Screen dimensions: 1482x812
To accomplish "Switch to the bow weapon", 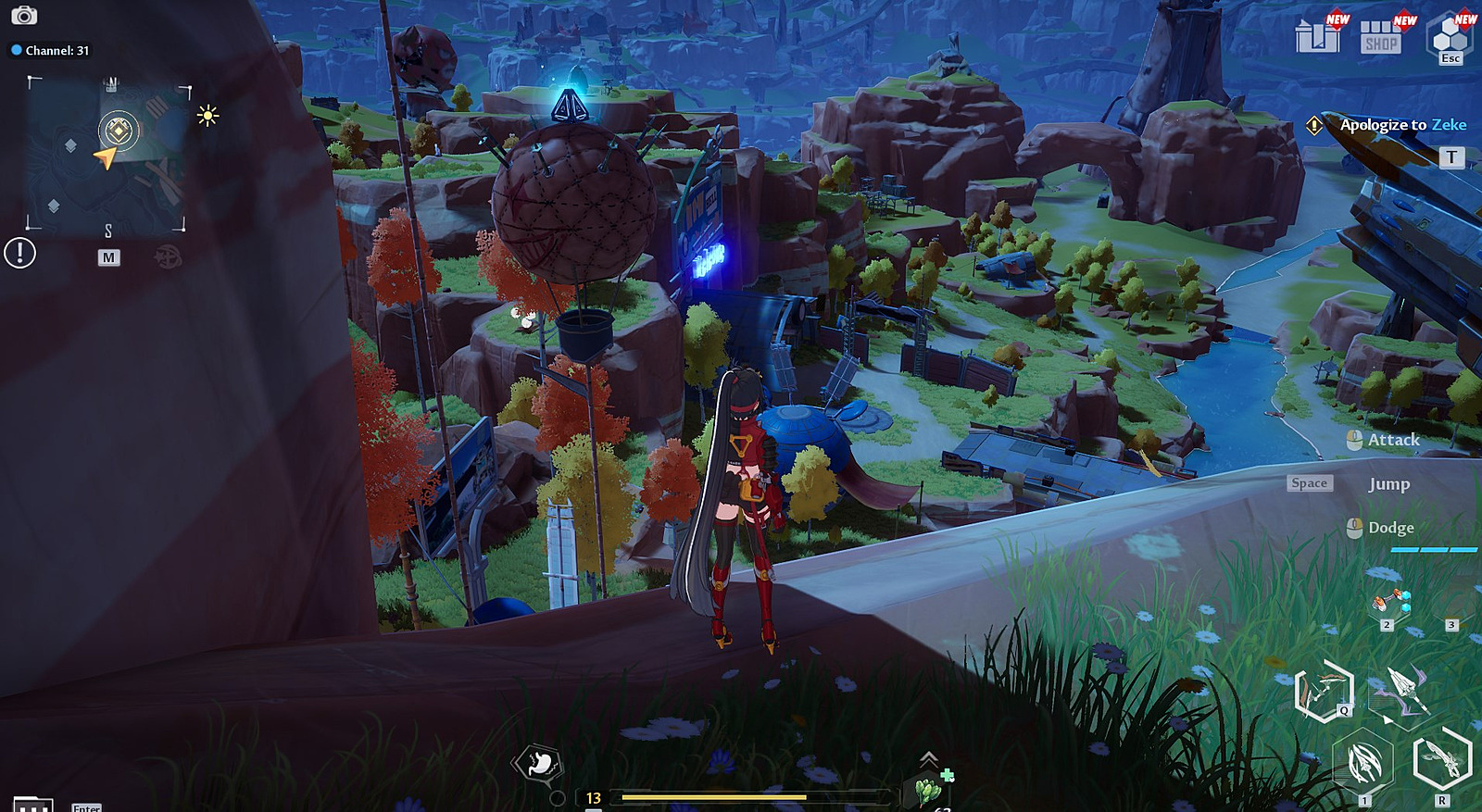I will [1325, 691].
